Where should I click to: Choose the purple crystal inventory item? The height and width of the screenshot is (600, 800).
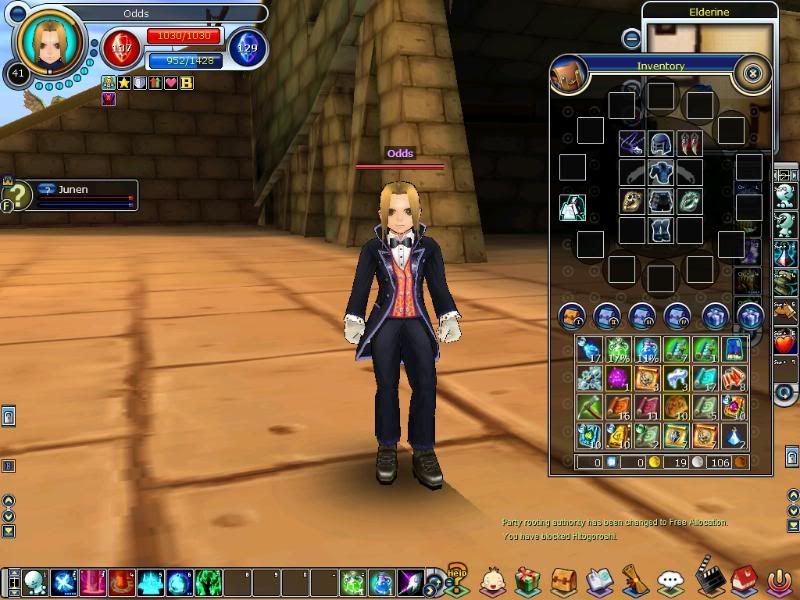617,378
